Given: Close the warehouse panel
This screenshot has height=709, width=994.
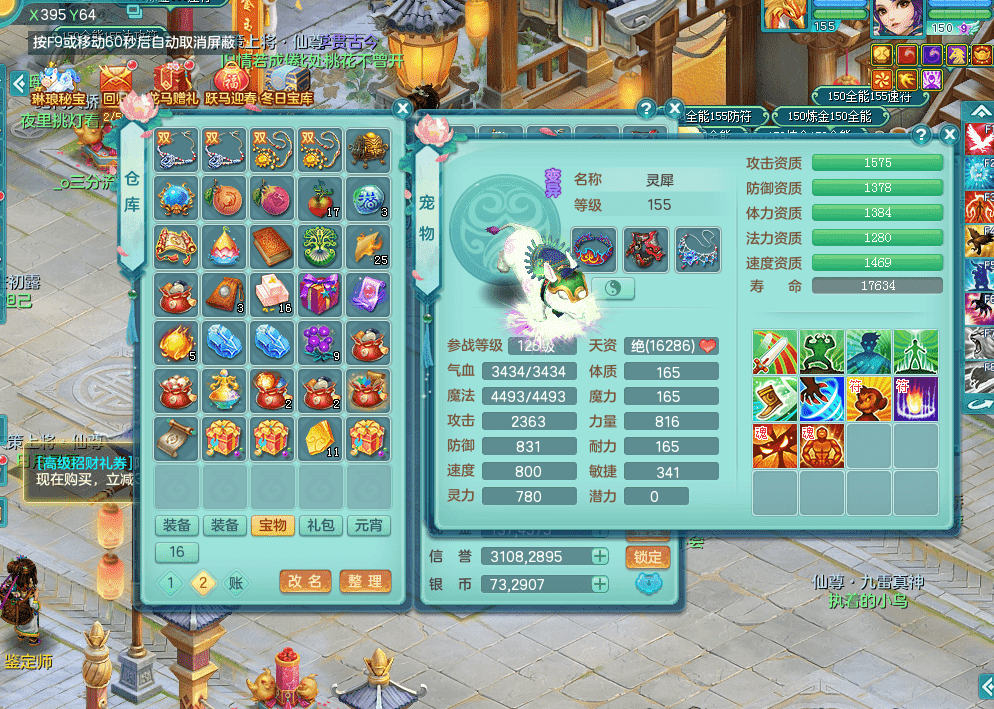Looking at the screenshot, I should (x=402, y=109).
